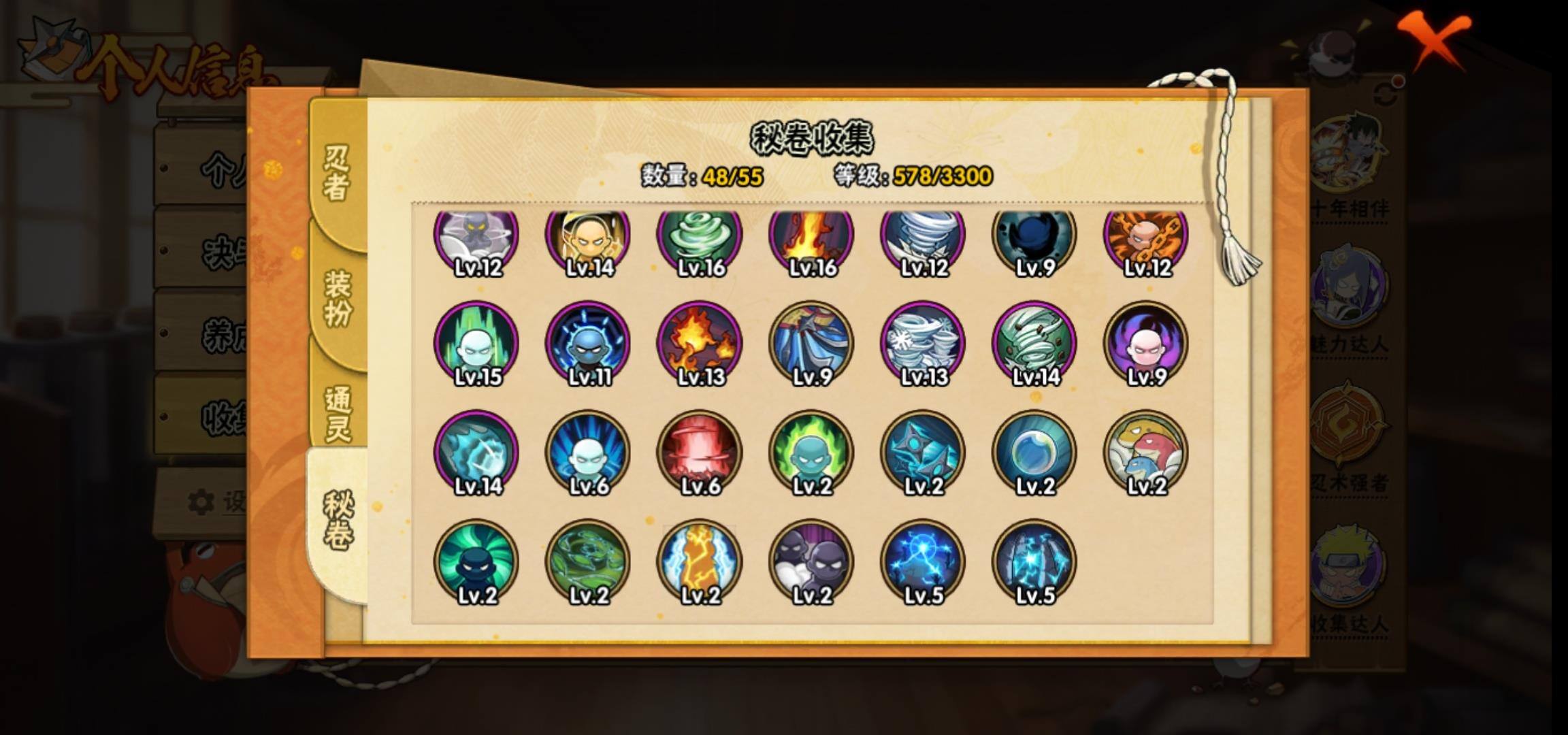This screenshot has width=1568, height=735.
Task: Select the green aura Lv.15 scroll
Action: tap(476, 343)
